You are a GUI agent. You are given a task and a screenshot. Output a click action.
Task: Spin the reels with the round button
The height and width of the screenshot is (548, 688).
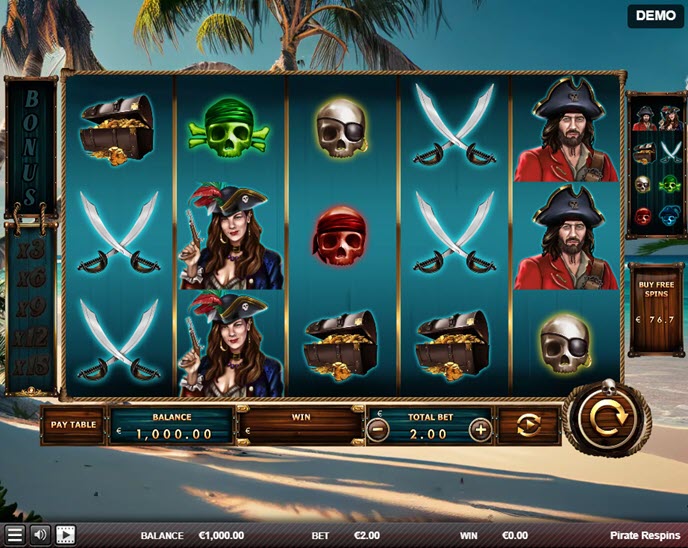click(604, 419)
